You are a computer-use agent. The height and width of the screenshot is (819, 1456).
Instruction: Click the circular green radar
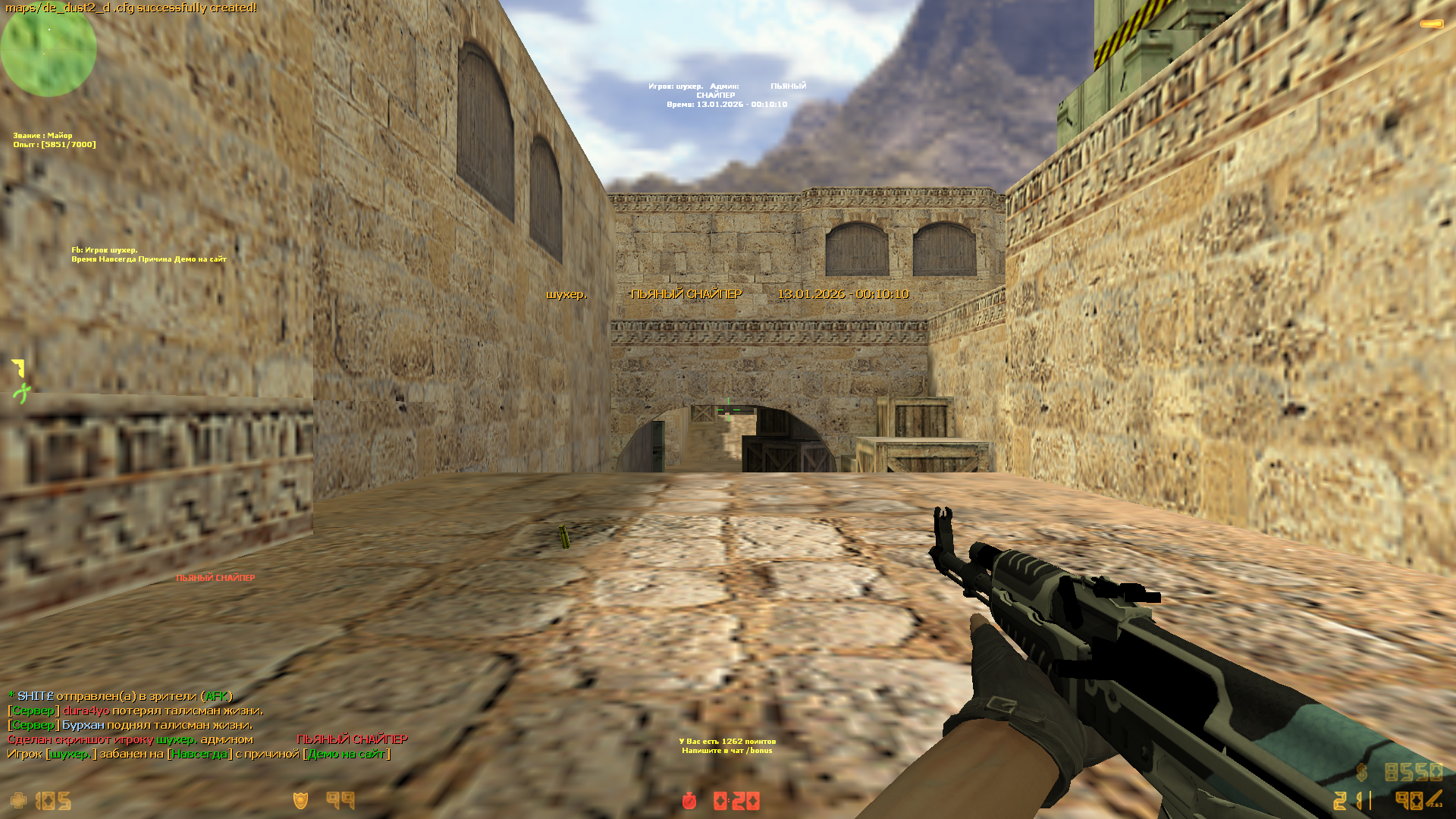tap(49, 50)
